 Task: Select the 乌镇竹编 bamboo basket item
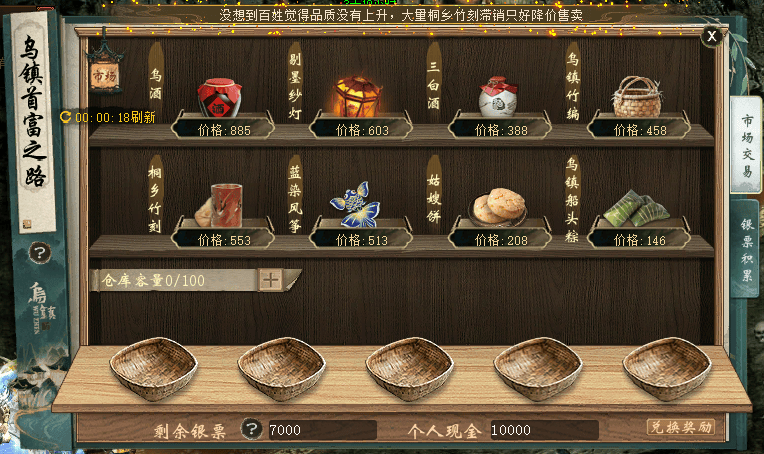coord(636,98)
